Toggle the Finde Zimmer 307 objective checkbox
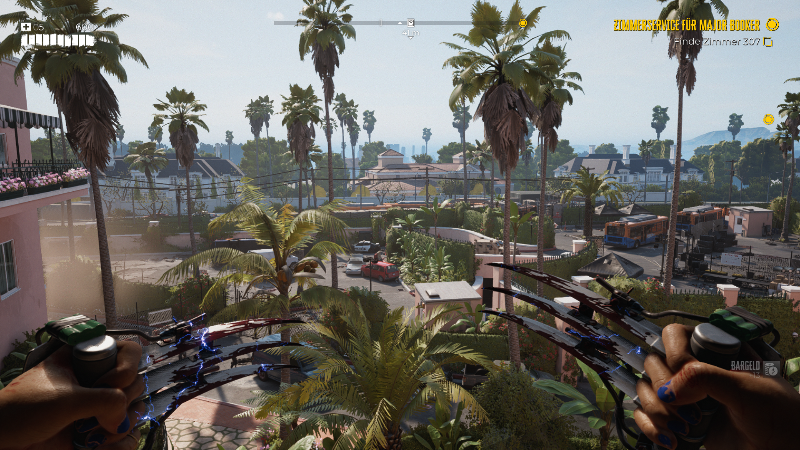 click(x=768, y=42)
